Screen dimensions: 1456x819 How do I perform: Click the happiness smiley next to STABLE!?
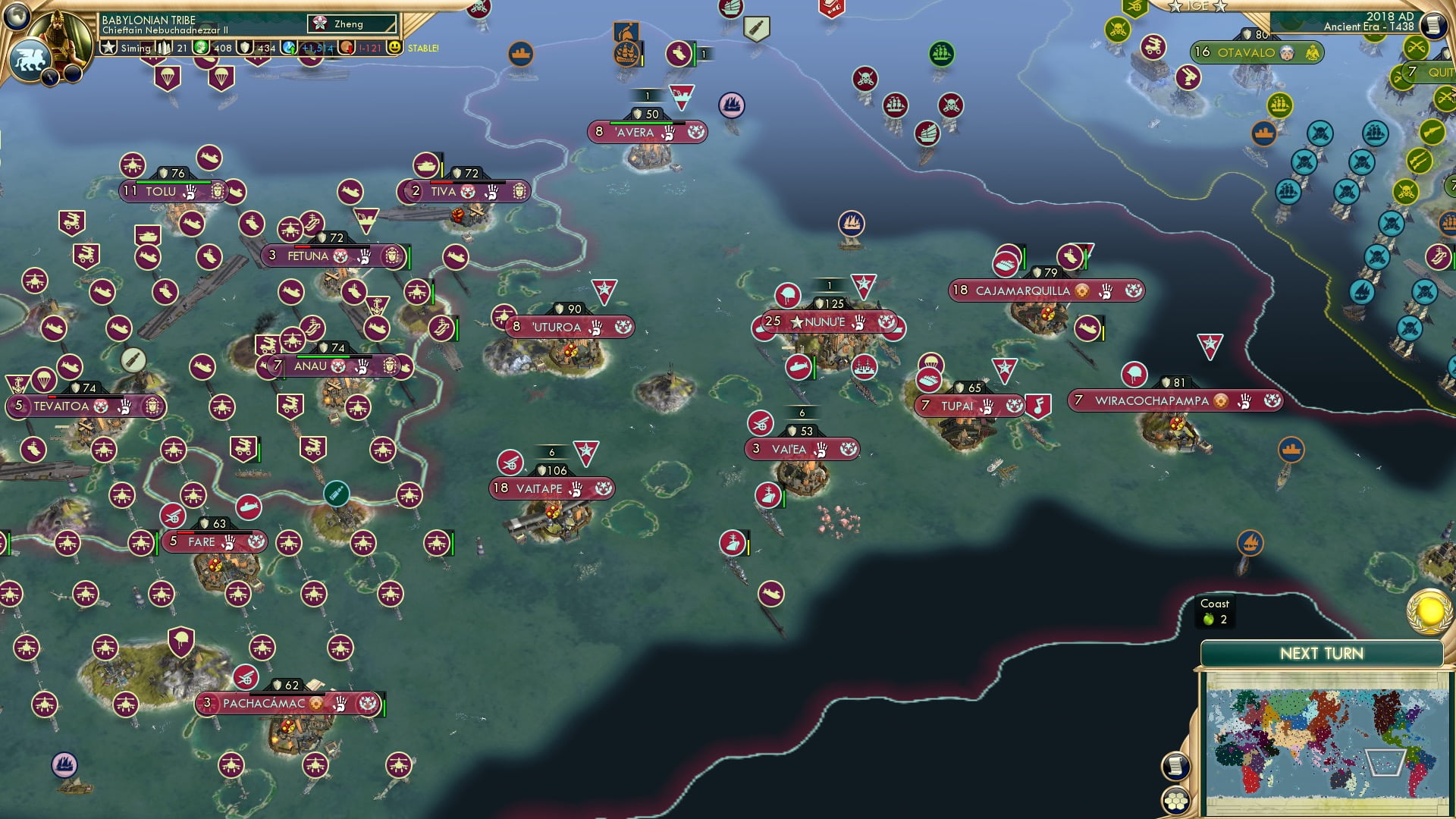tap(397, 48)
